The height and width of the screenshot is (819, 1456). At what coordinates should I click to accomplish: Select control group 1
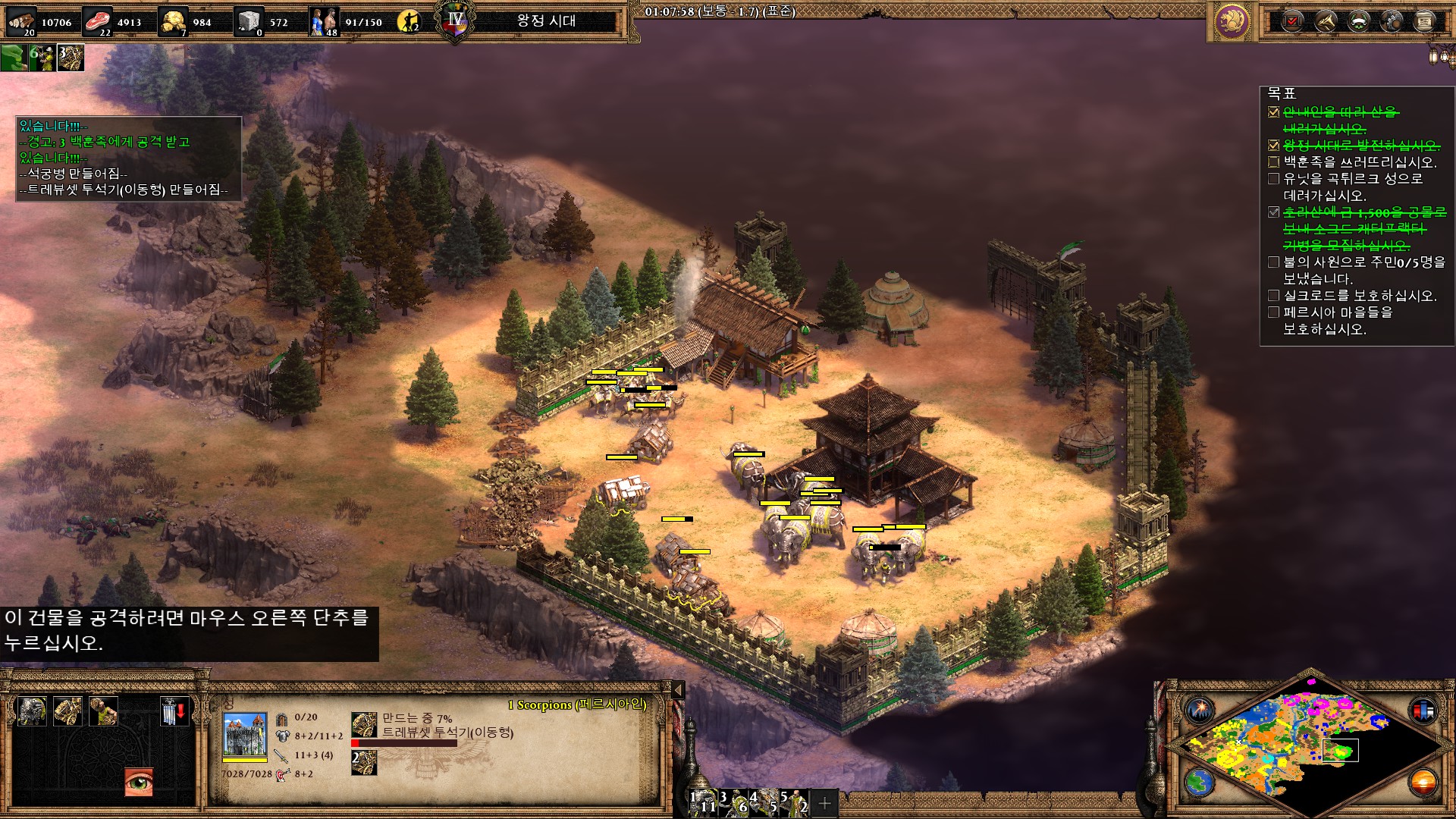[704, 802]
